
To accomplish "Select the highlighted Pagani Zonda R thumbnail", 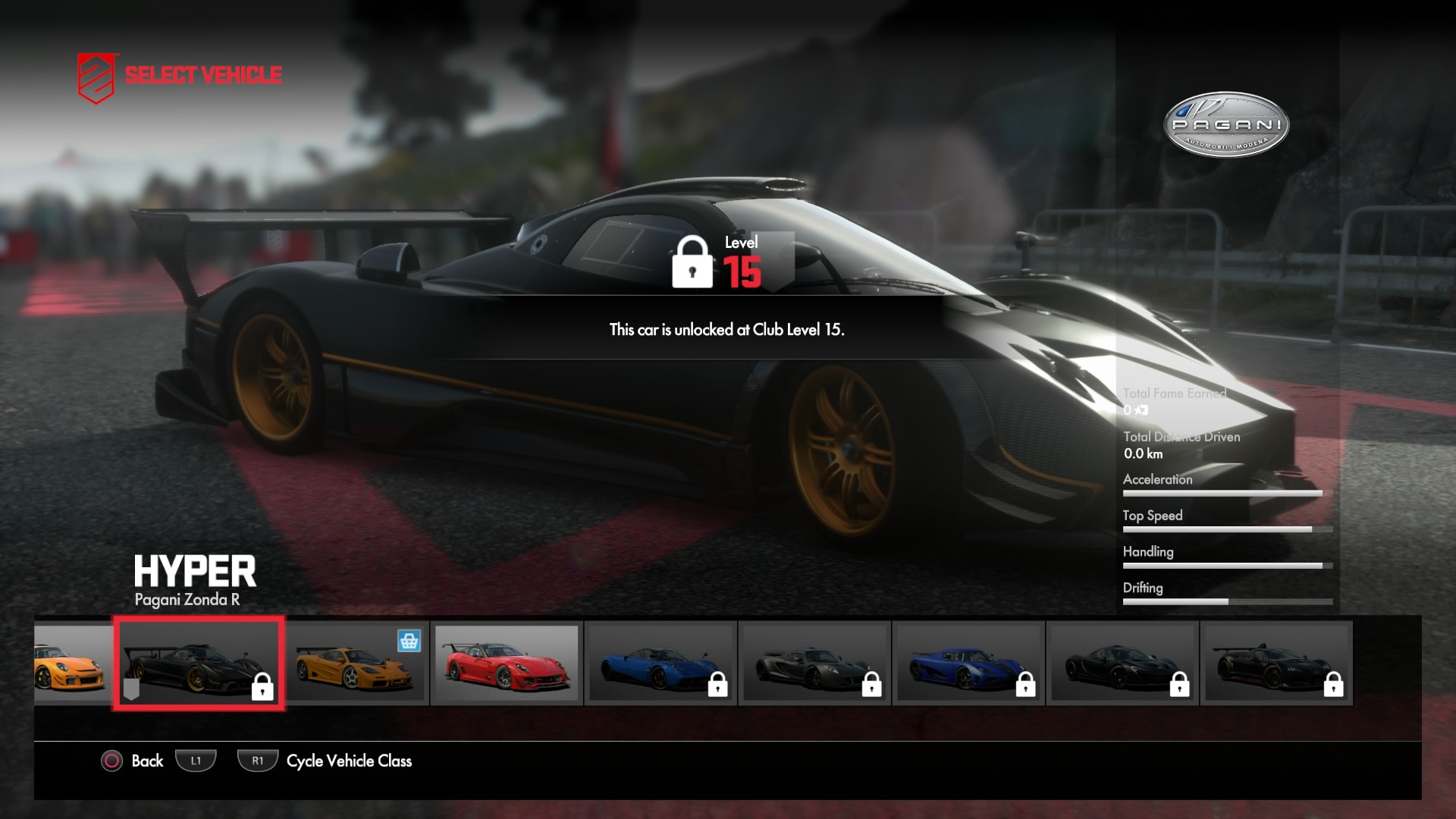I will (x=199, y=664).
